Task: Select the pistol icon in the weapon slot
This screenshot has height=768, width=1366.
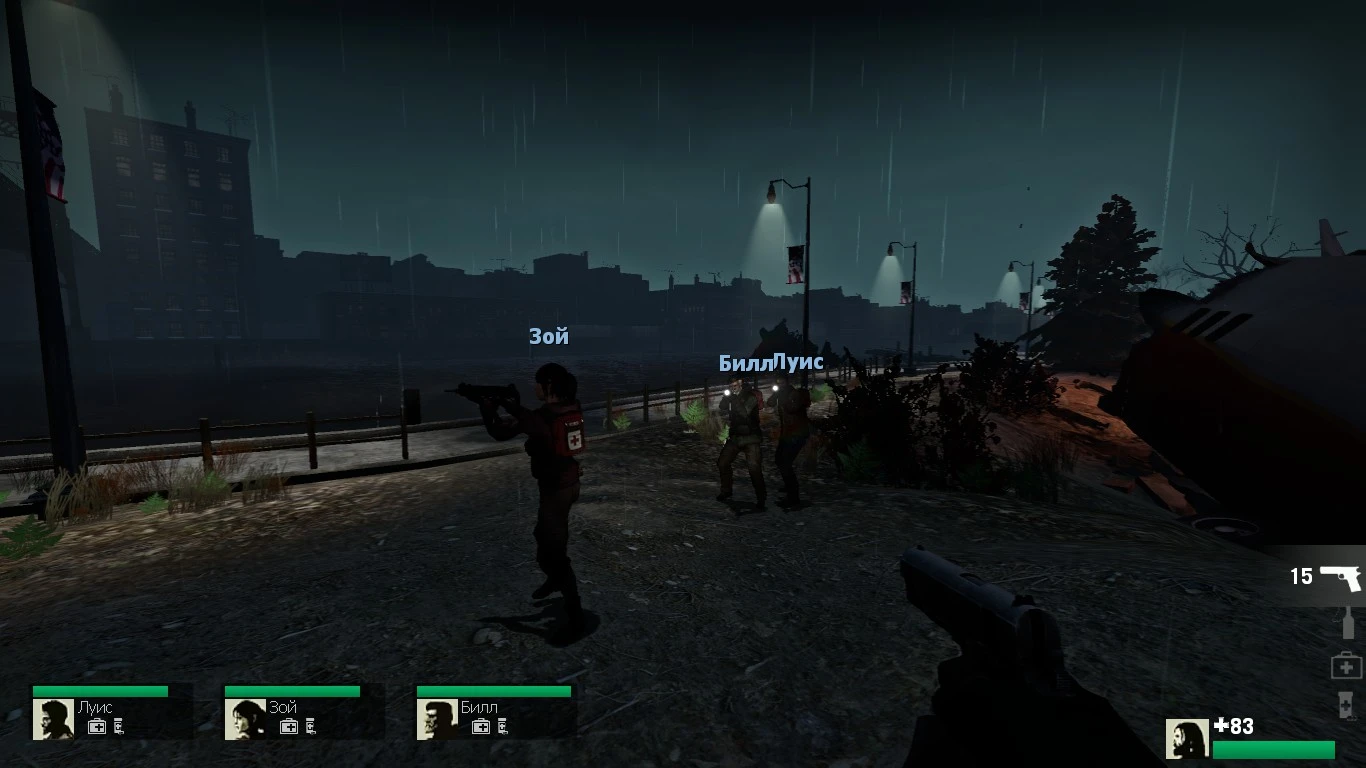Action: coord(1343,577)
